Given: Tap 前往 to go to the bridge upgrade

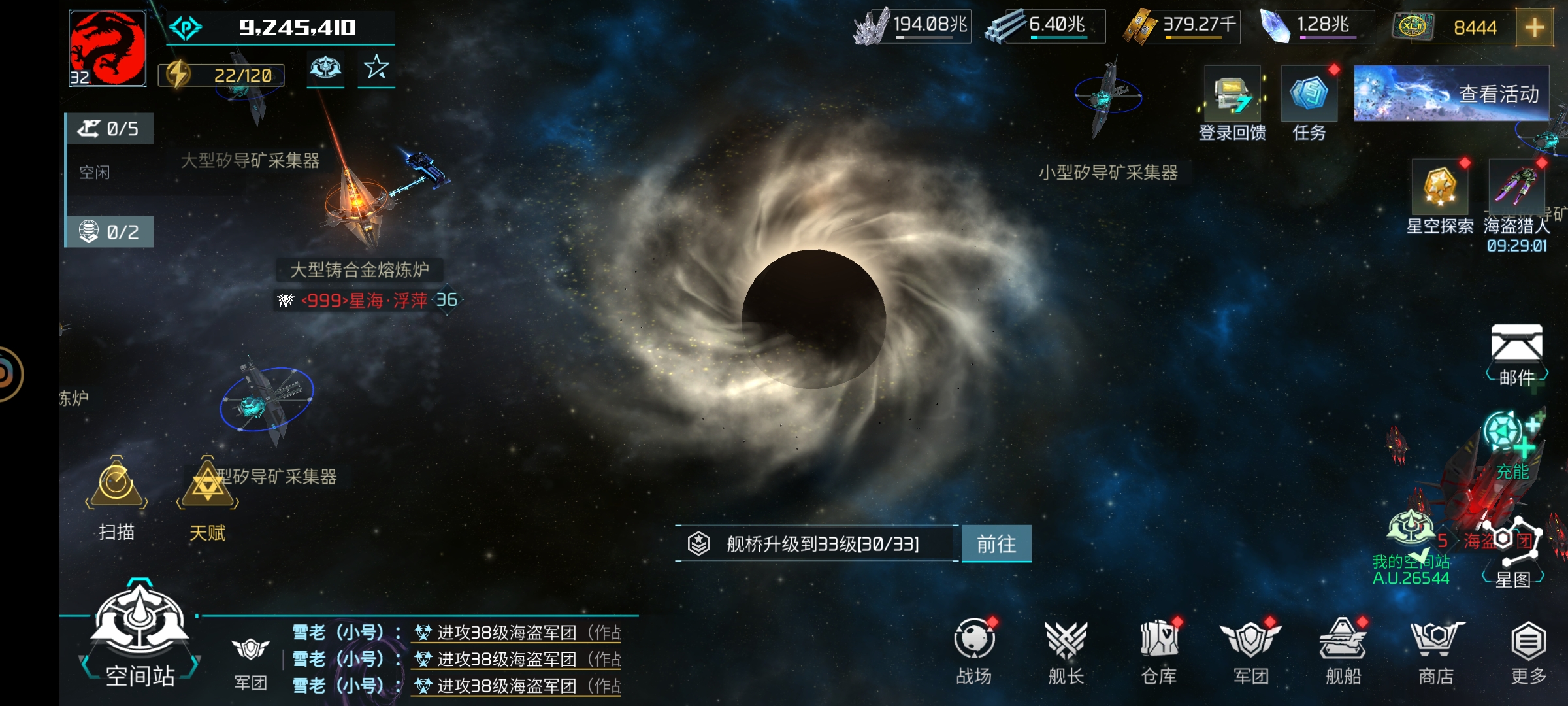Looking at the screenshot, I should (x=996, y=544).
